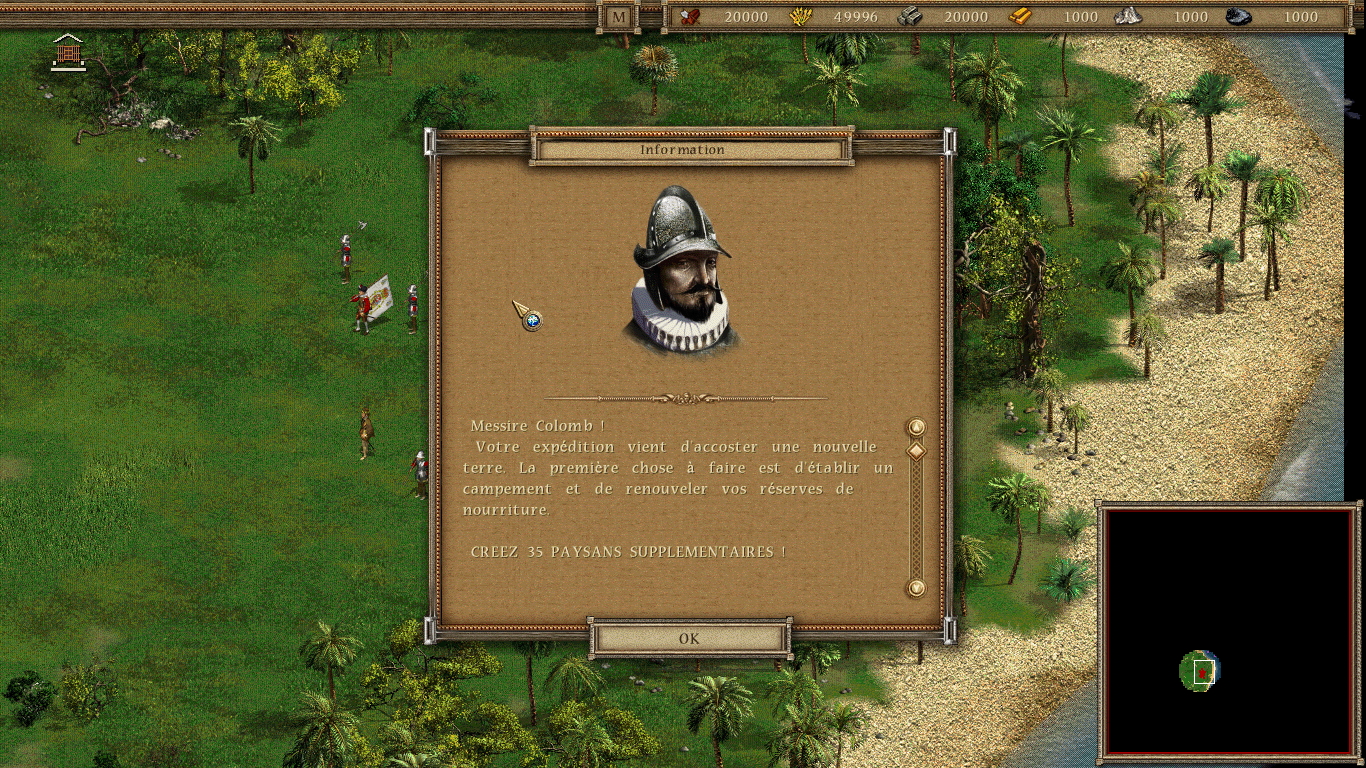The height and width of the screenshot is (768, 1366).
Task: Click the down arrow of the dialog scrollbar
Action: pyautogui.click(x=915, y=588)
